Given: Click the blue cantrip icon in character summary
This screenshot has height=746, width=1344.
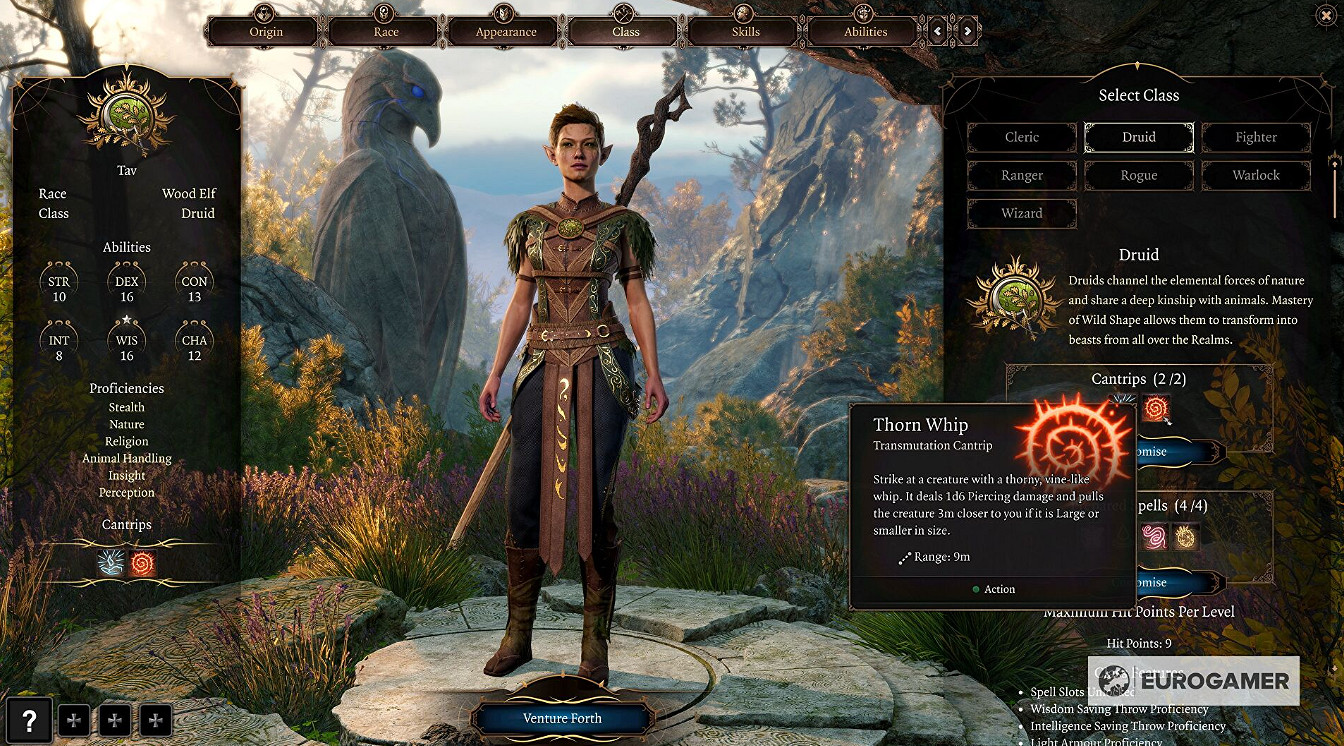Looking at the screenshot, I should coord(111,564).
